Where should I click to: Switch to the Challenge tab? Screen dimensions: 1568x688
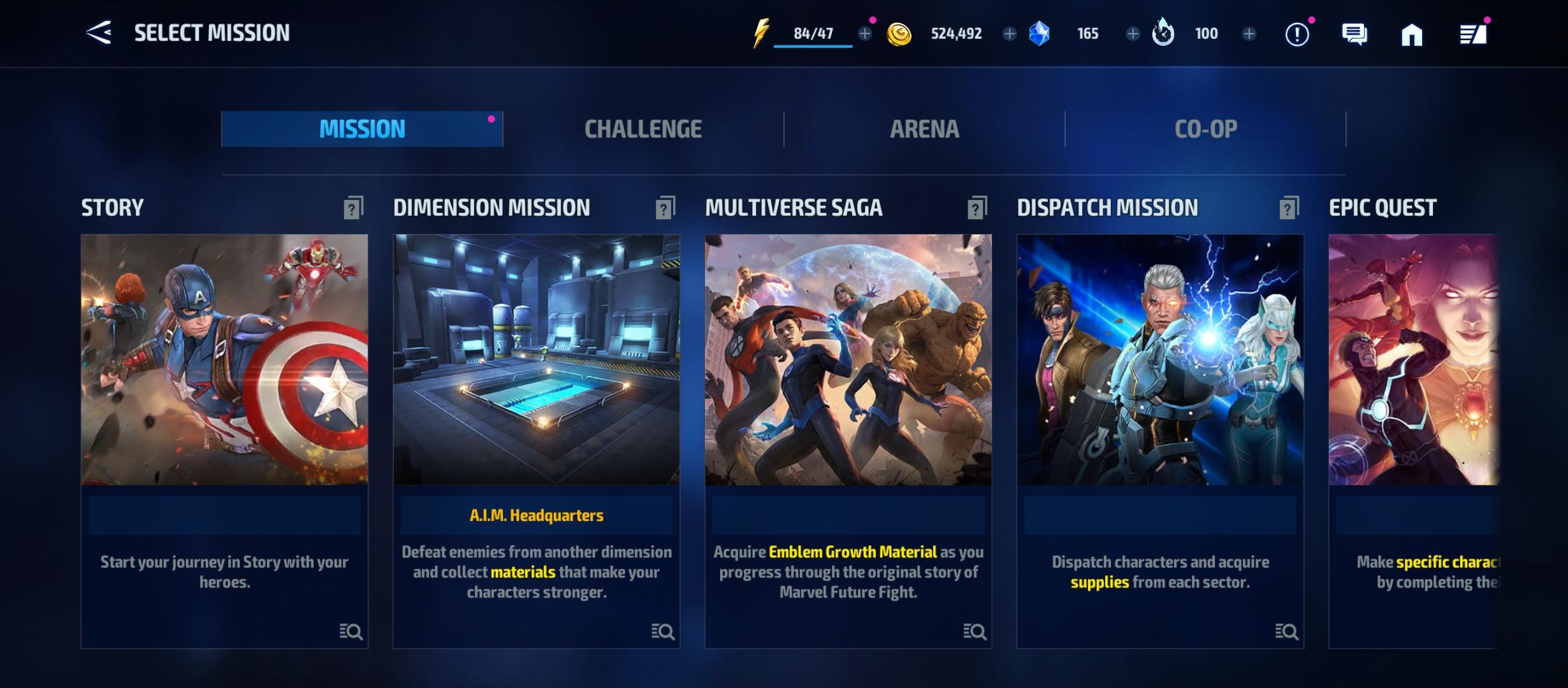[x=644, y=128]
